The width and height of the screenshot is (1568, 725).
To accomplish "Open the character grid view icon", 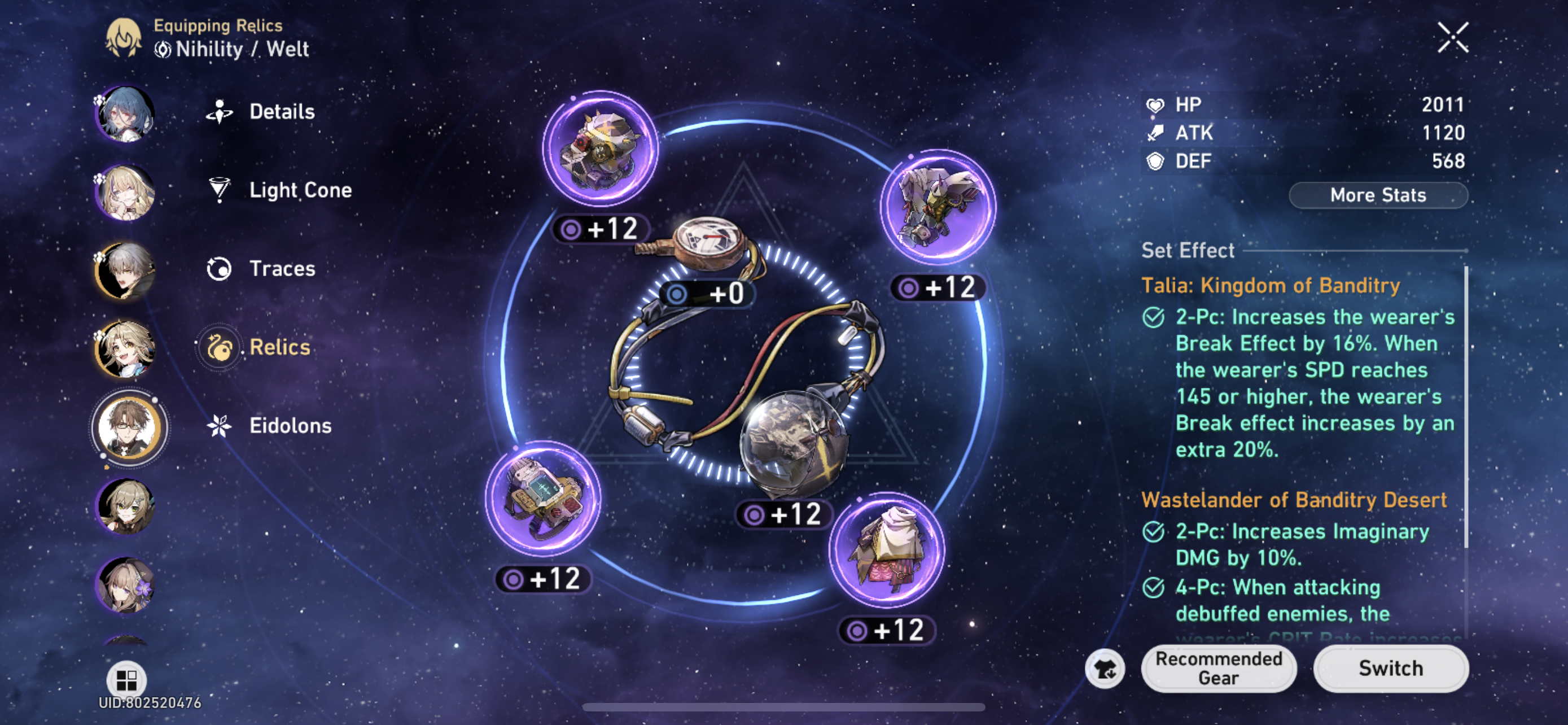I will 126,679.
